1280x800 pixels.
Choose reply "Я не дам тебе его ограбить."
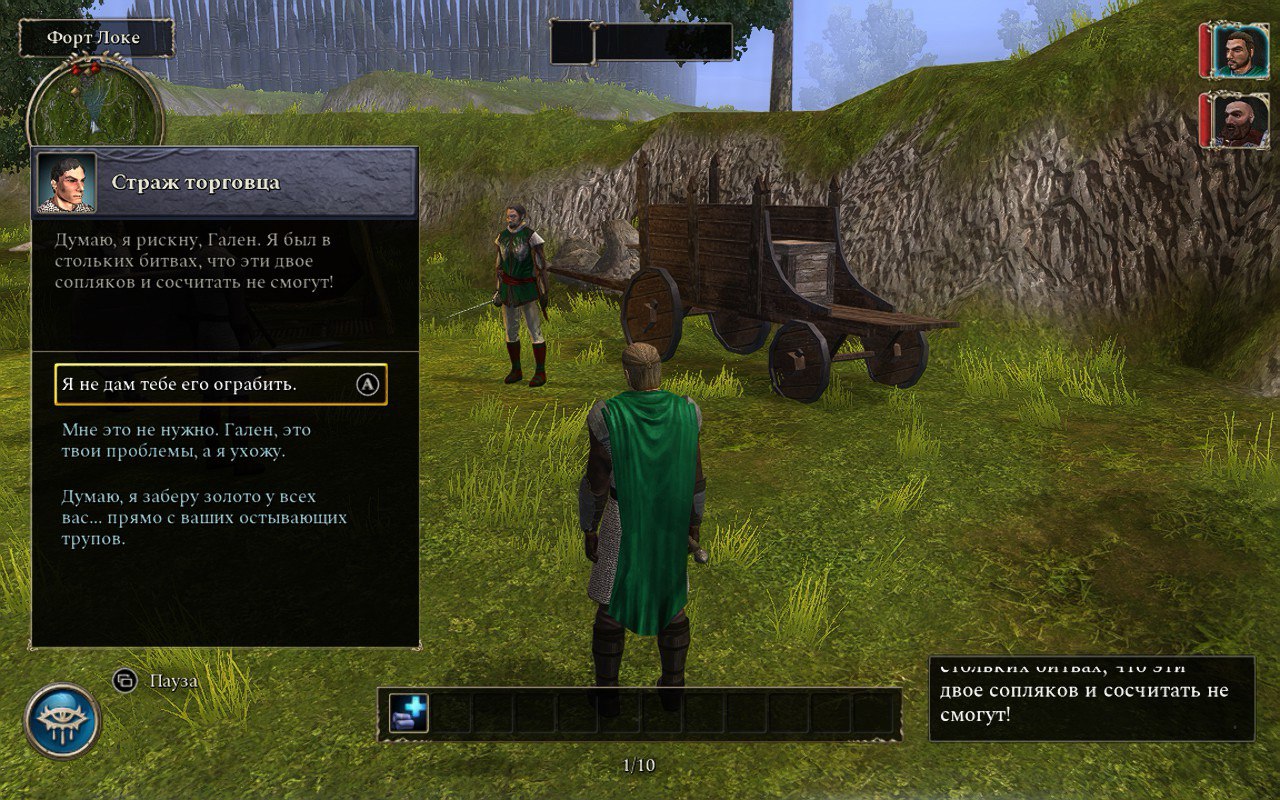(x=220, y=385)
